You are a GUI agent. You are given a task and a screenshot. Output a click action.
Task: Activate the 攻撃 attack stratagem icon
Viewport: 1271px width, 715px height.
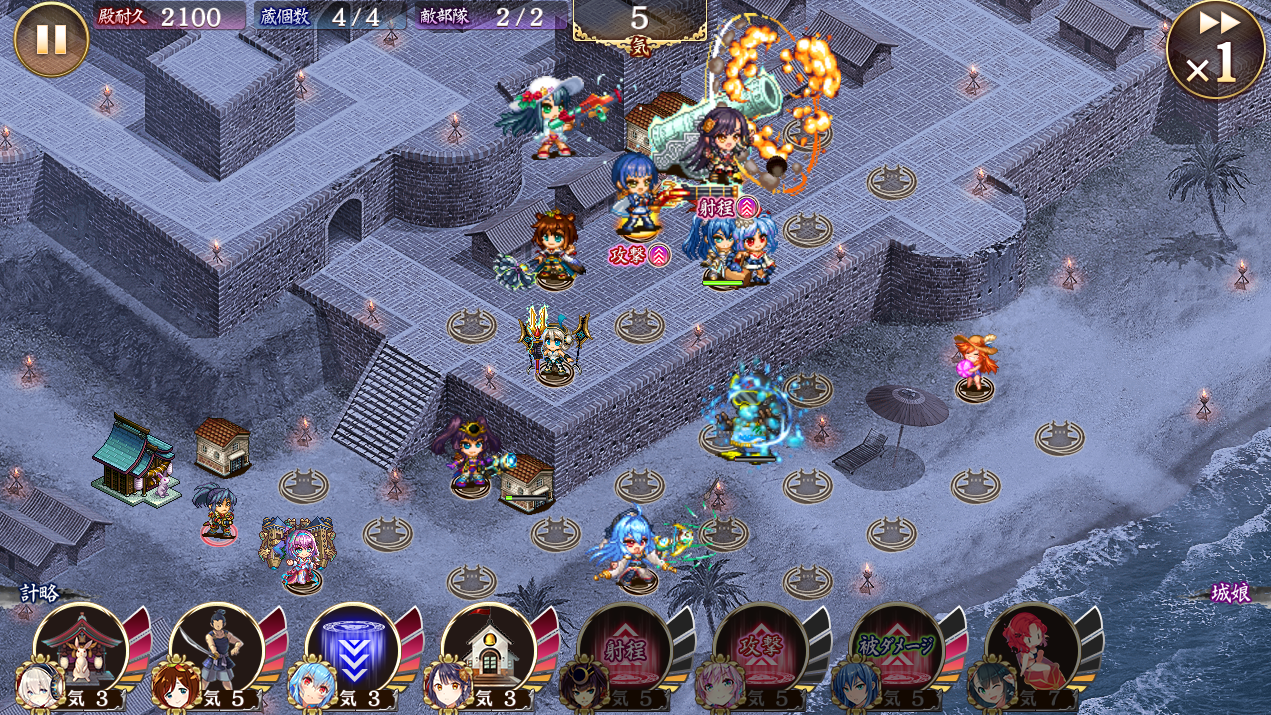761,648
